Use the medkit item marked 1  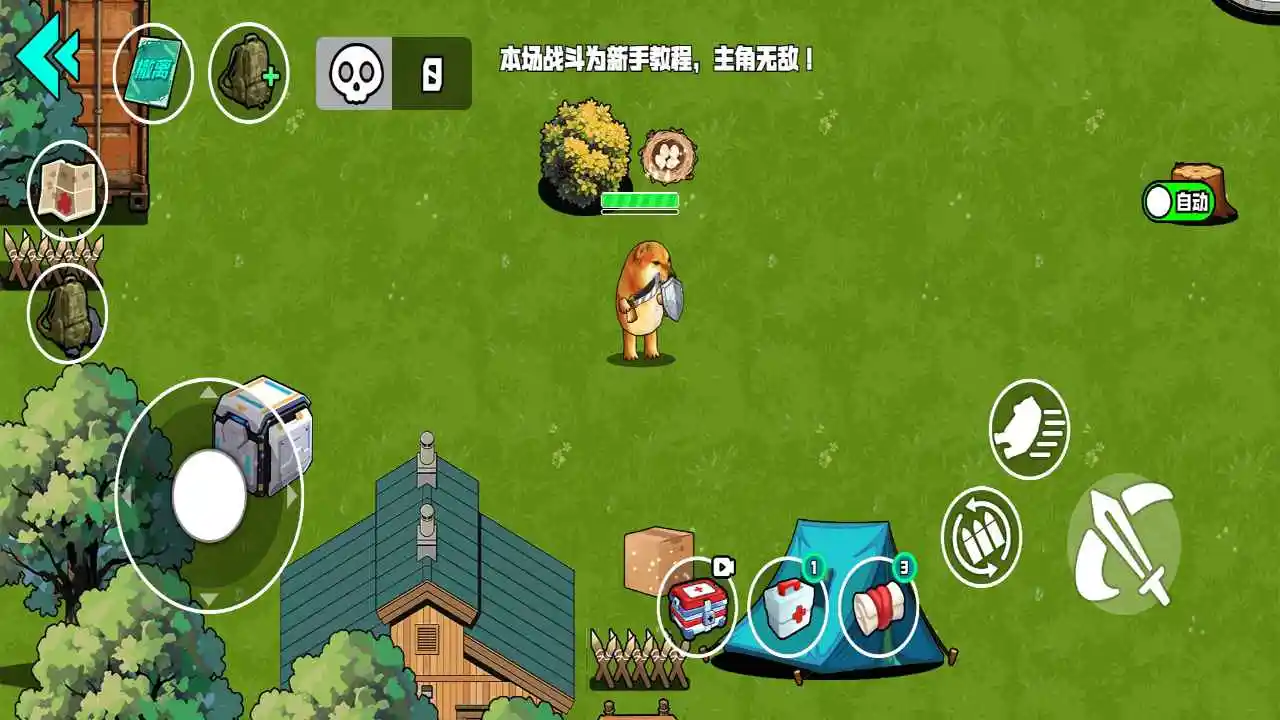[789, 608]
